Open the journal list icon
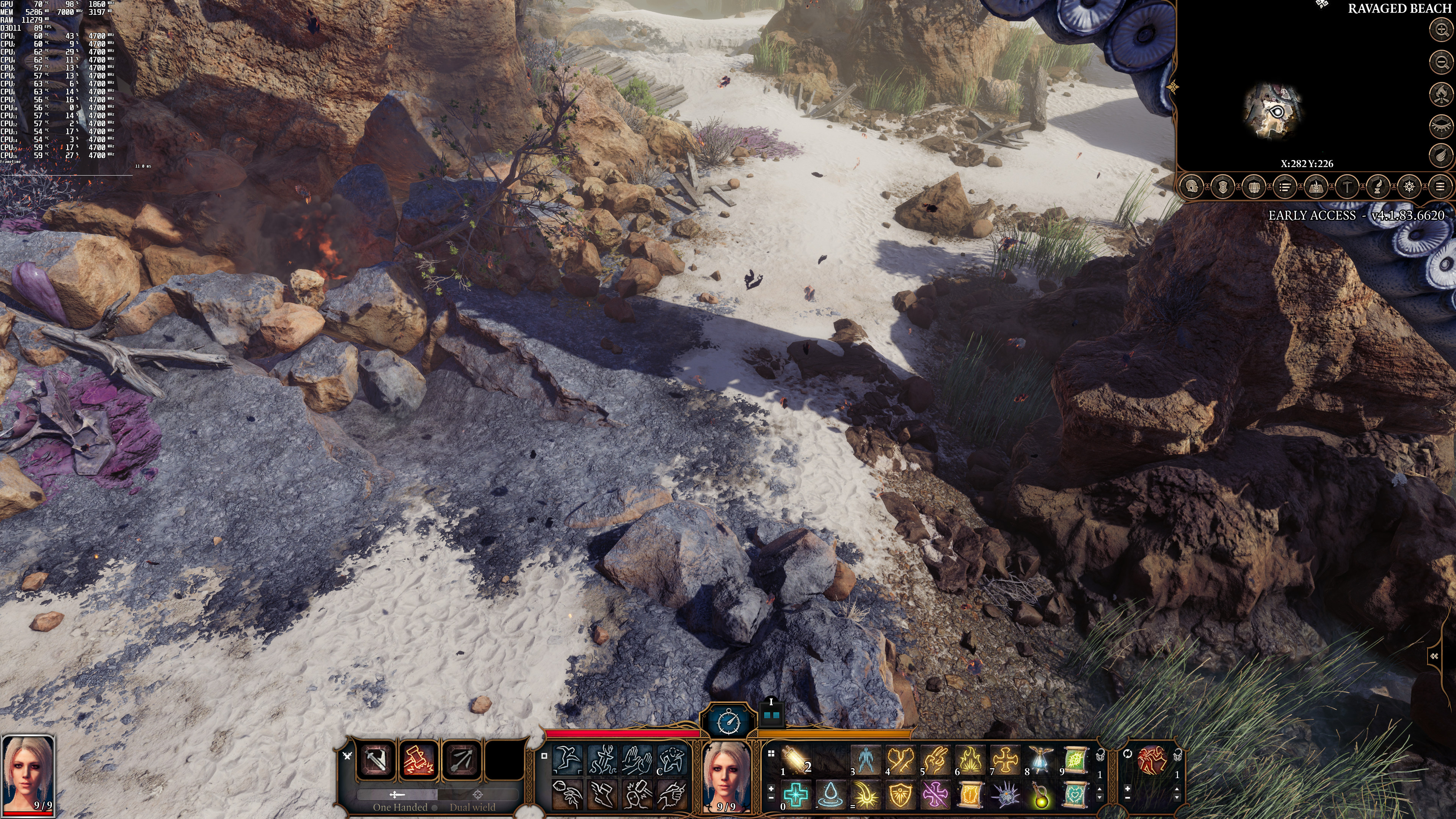Screen dimensions: 1456x819 click(x=1285, y=187)
